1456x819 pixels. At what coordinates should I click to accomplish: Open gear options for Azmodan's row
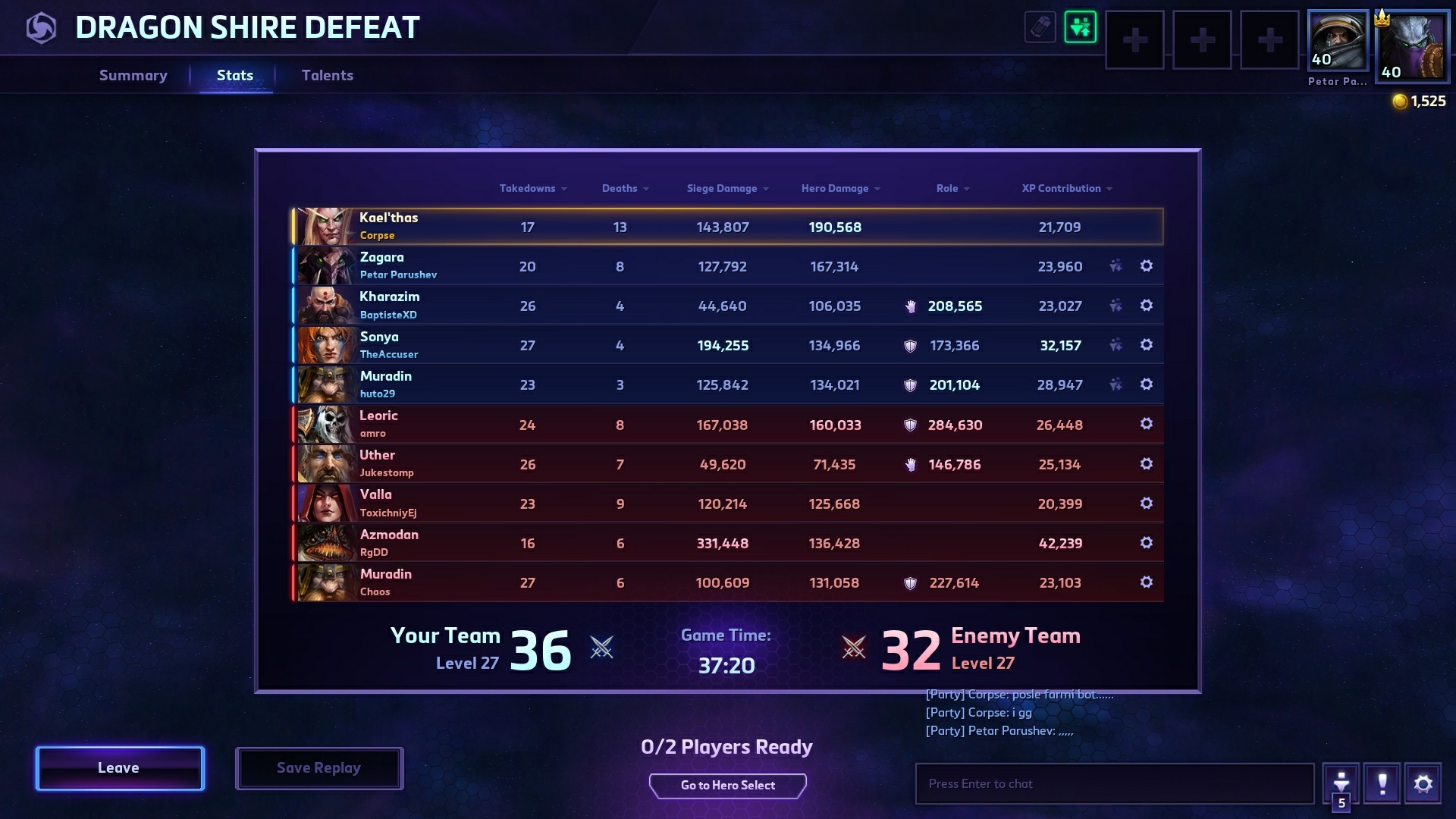pyautogui.click(x=1147, y=543)
